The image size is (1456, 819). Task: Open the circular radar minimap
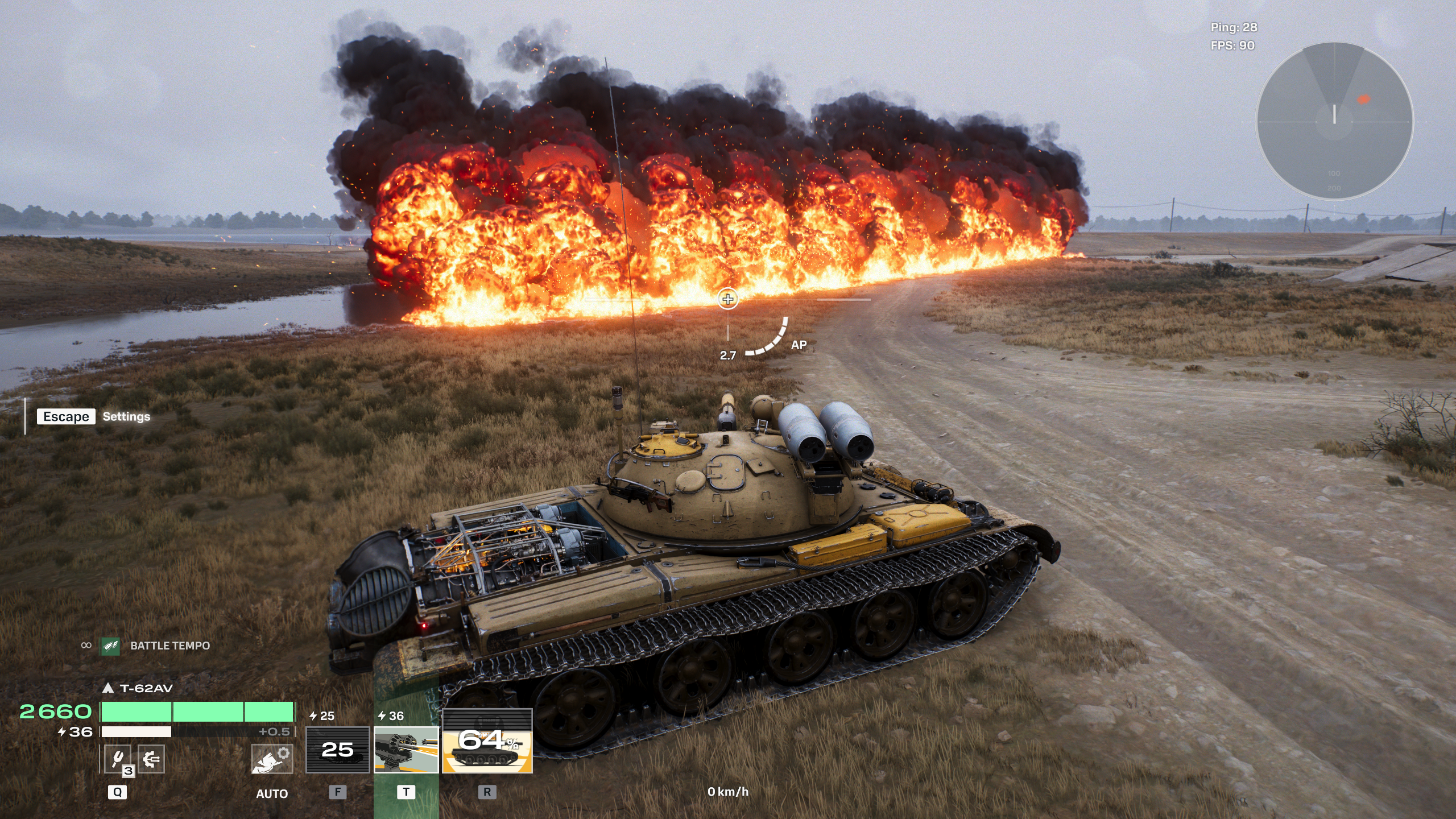tap(1334, 121)
